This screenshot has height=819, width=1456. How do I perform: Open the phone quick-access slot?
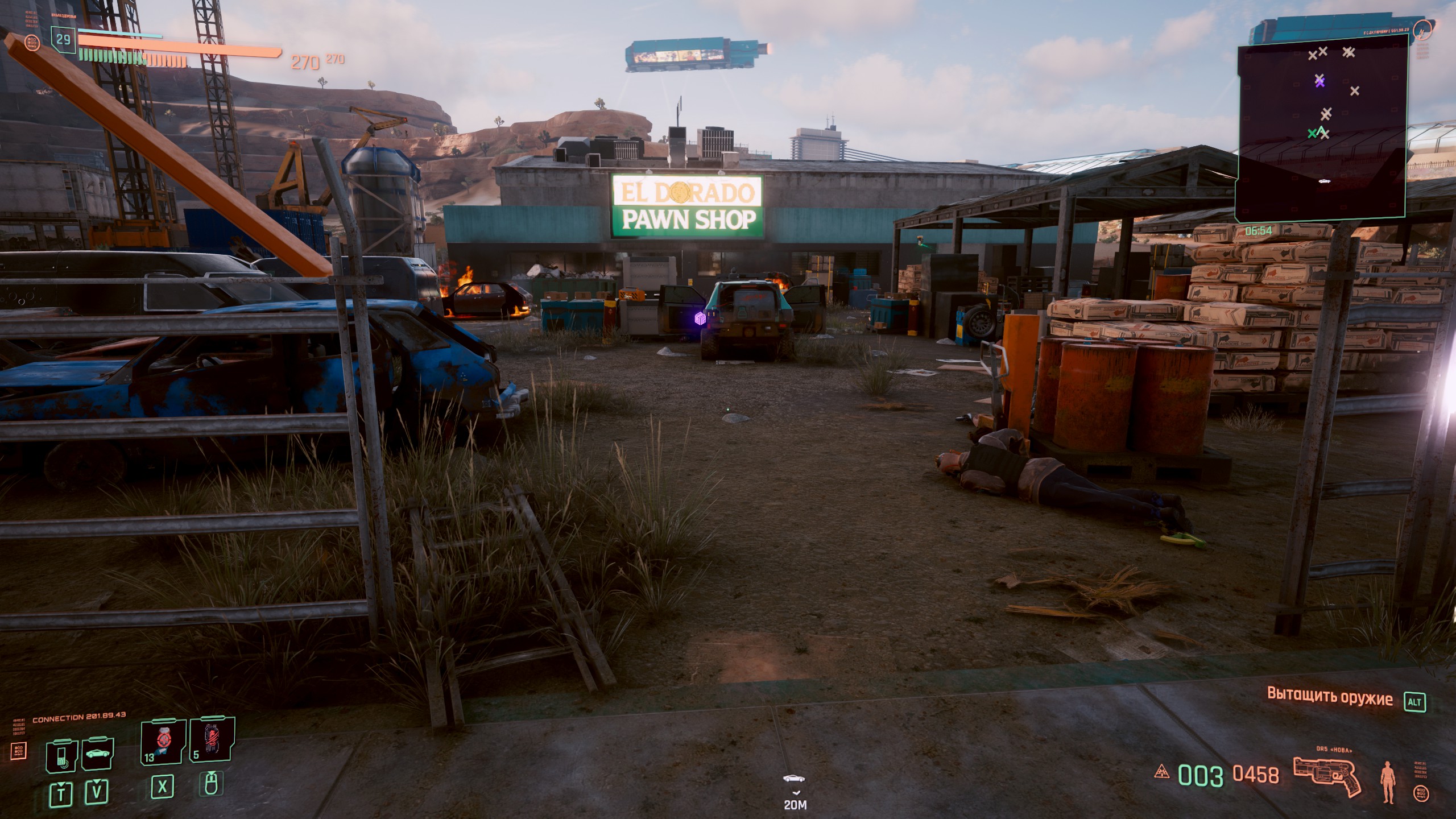[62, 756]
